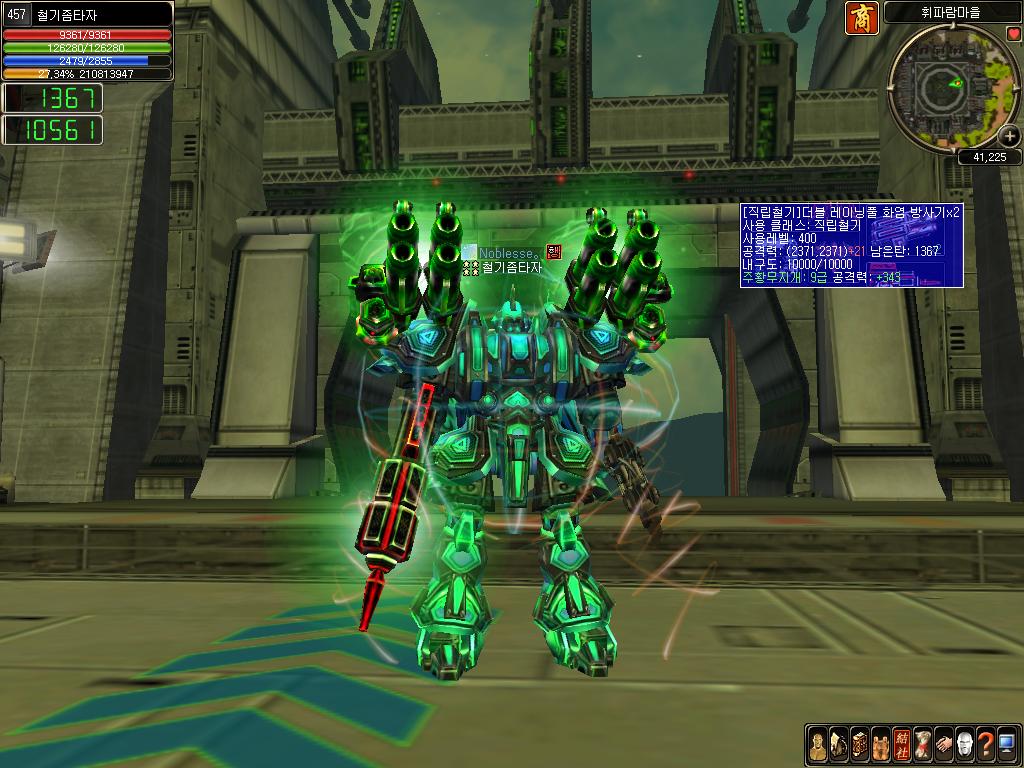1024x768 pixels.
Task: Open the rolled scroll icon
Action: pos(922,745)
